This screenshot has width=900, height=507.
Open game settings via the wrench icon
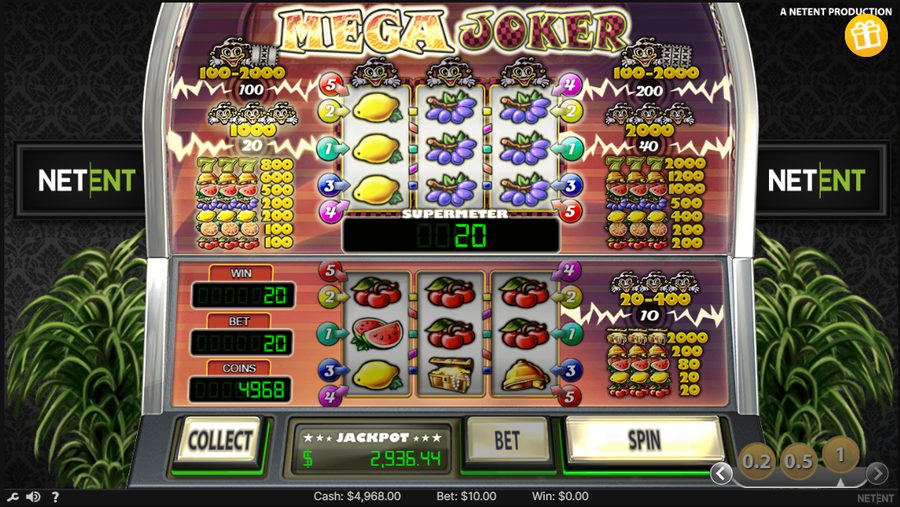[12, 497]
